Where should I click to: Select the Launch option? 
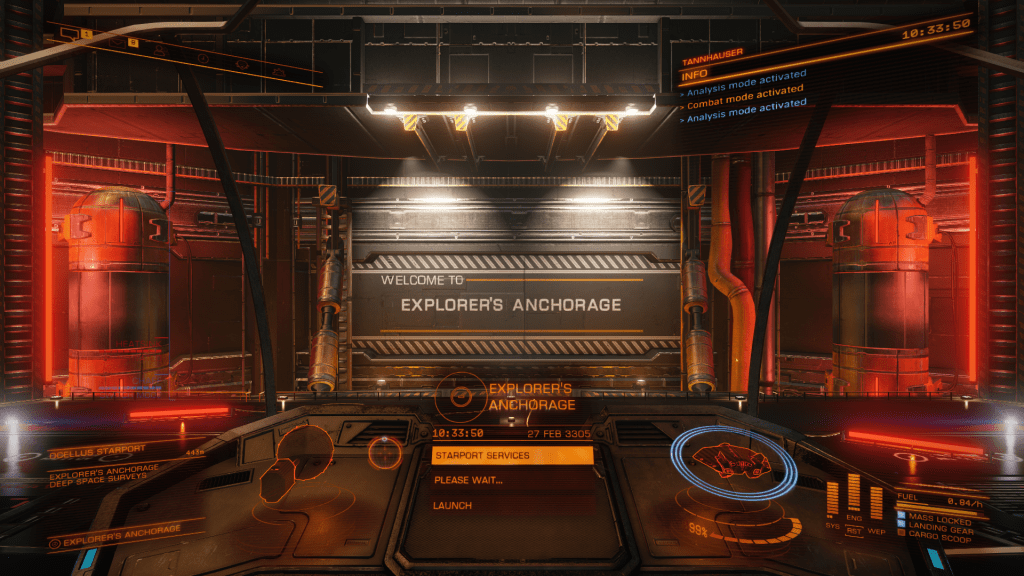click(x=453, y=506)
